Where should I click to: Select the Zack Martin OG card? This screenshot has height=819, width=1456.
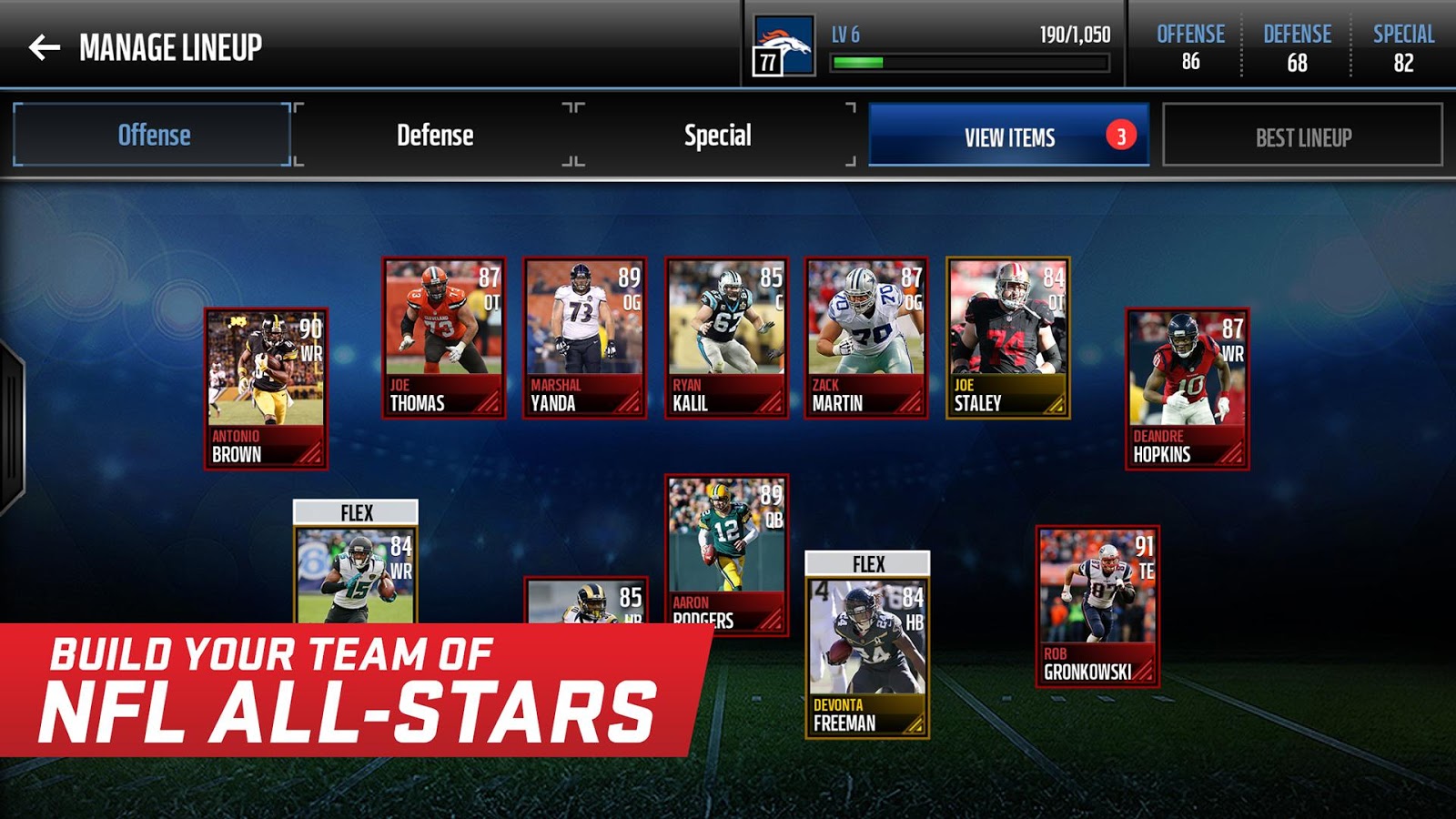(866, 338)
